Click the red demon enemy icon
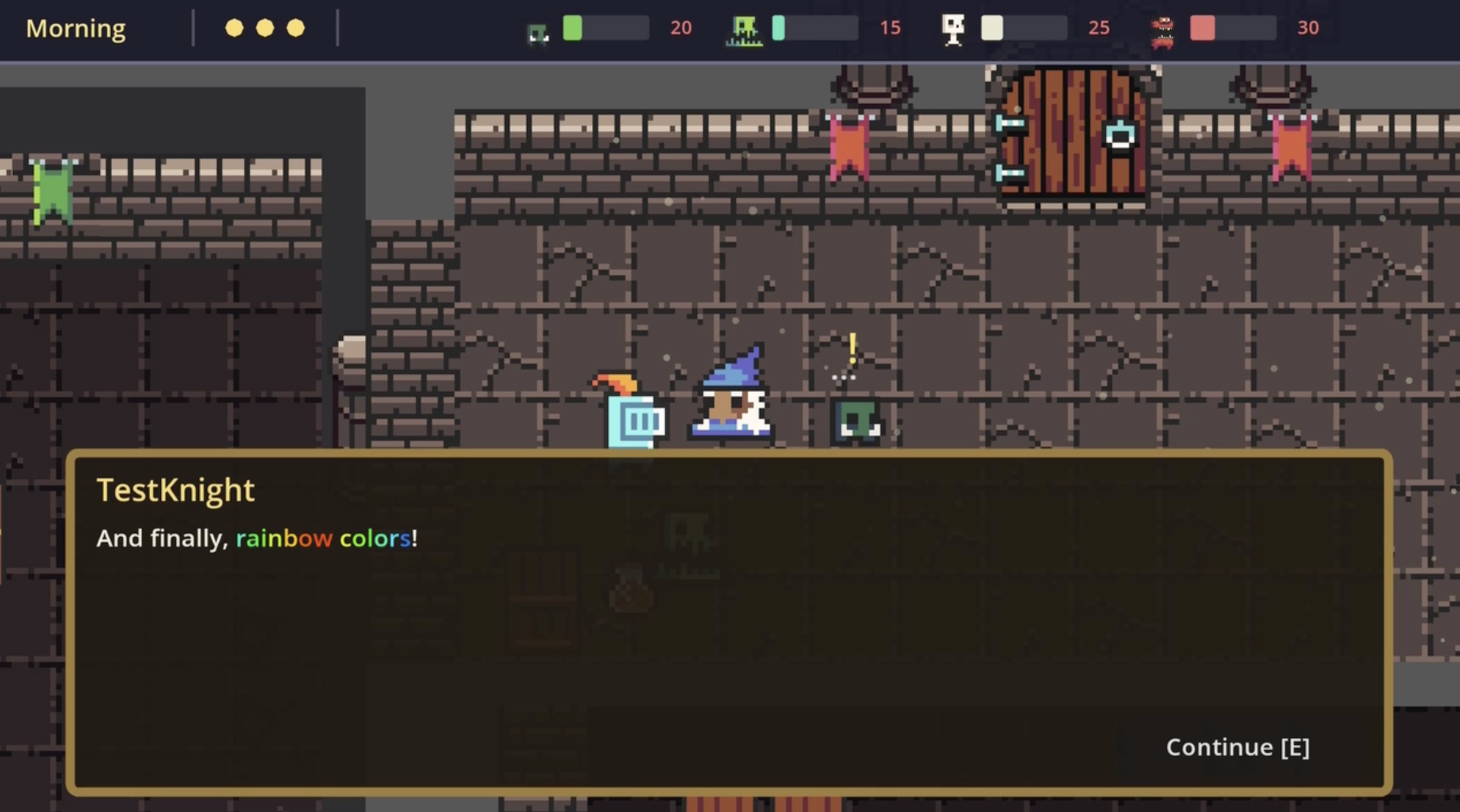1460x812 pixels. 1163,29
